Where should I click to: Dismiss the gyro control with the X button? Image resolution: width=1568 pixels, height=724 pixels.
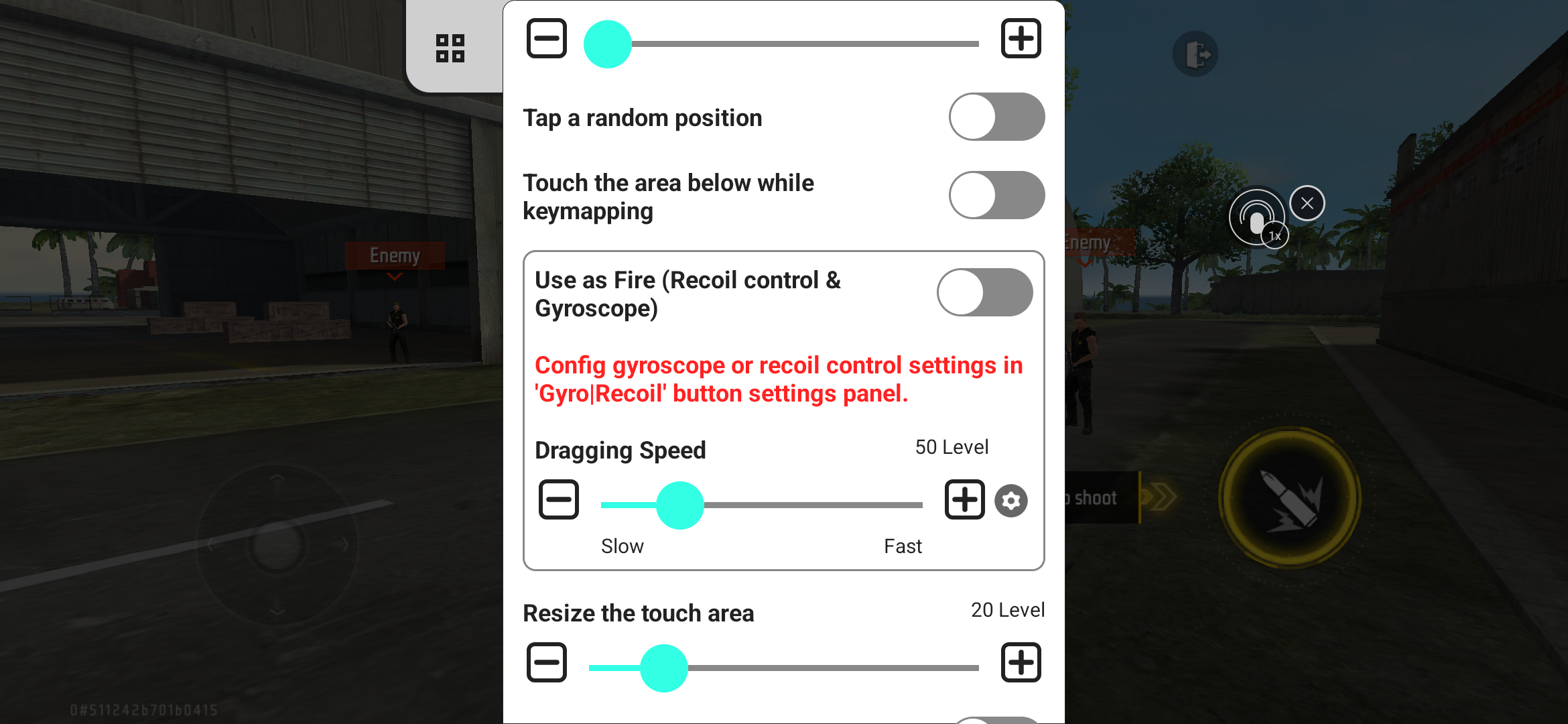point(1307,202)
